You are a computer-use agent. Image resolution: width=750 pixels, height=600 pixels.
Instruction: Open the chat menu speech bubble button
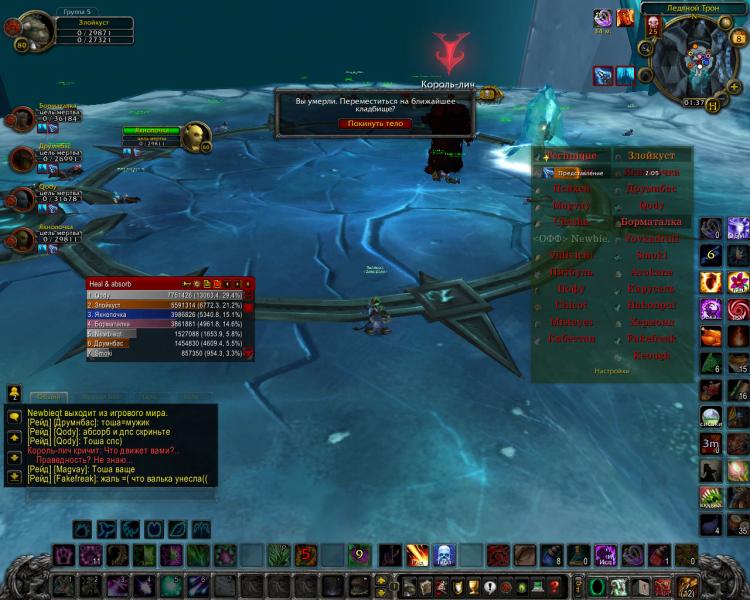14,415
